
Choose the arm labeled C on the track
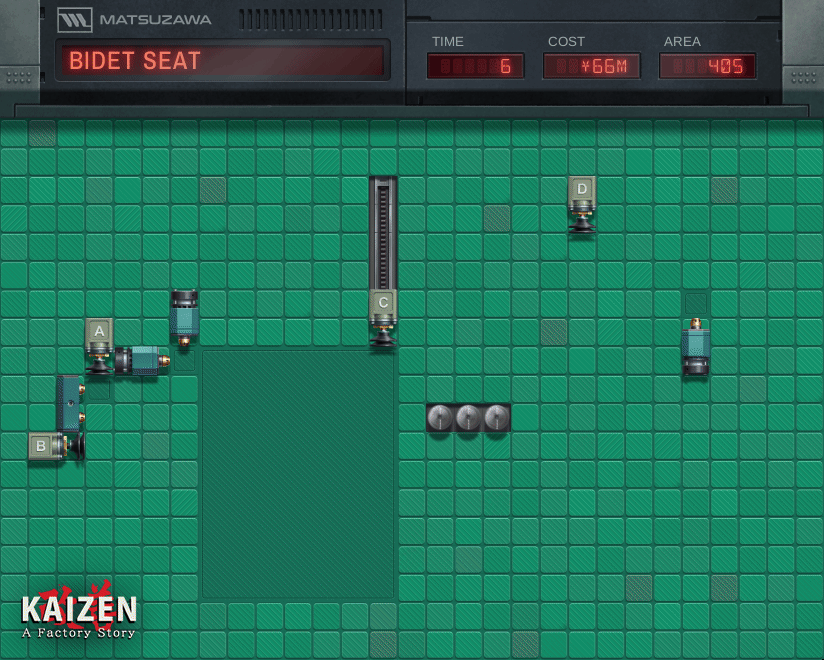383,303
